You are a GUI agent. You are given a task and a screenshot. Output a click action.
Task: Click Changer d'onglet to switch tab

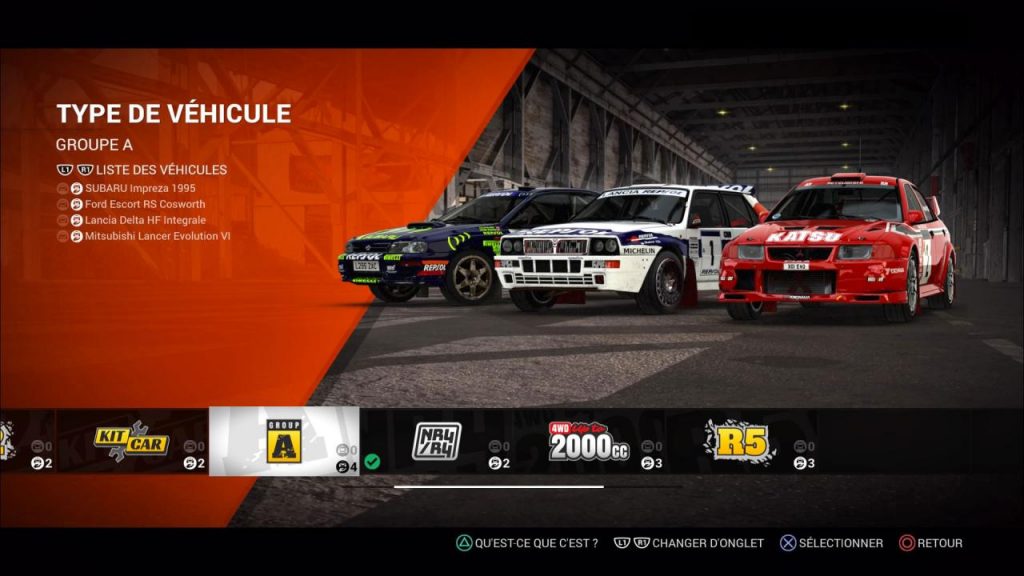[690, 543]
